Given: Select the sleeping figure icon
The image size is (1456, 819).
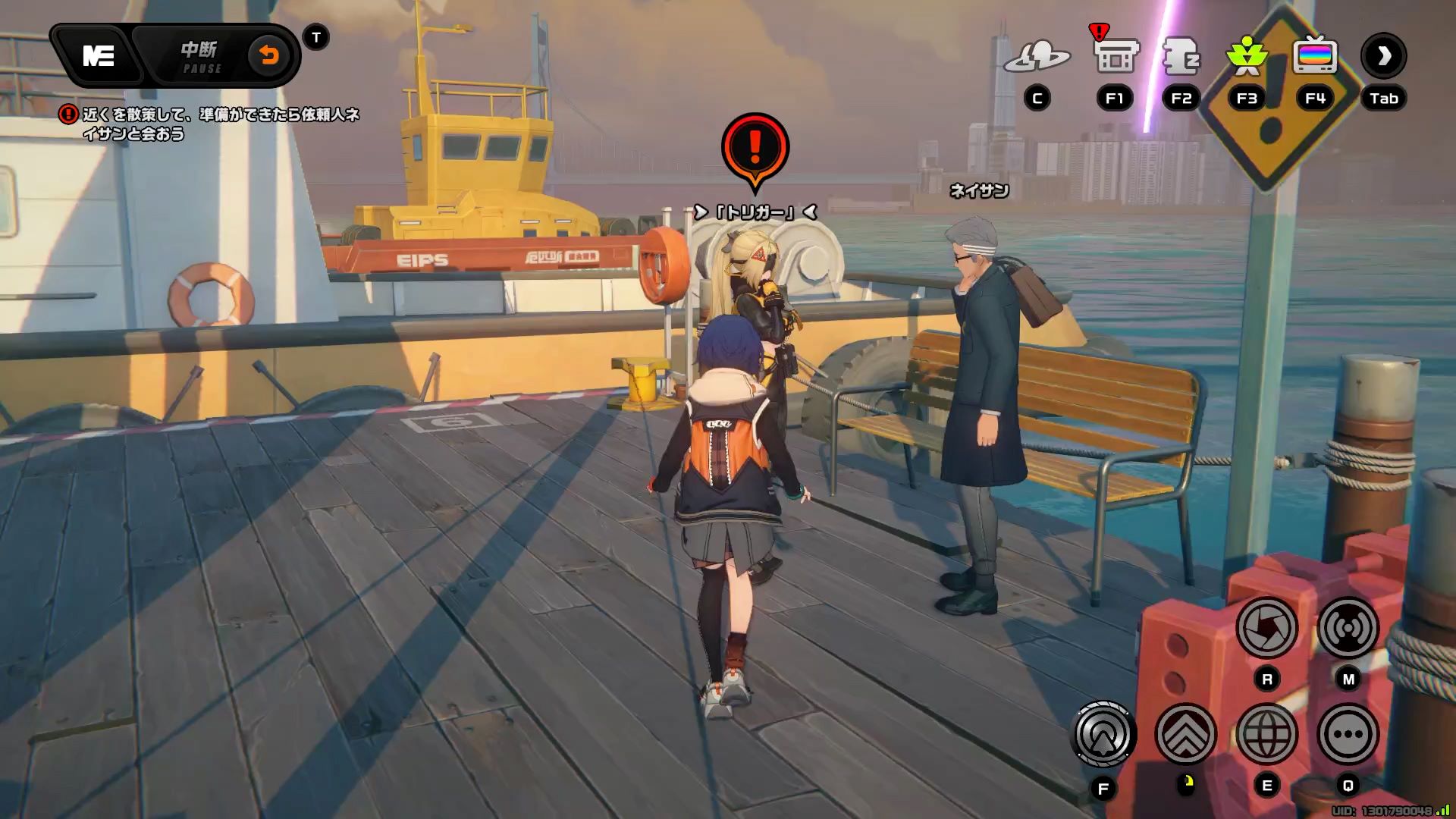Looking at the screenshot, I should pos(1181,56).
